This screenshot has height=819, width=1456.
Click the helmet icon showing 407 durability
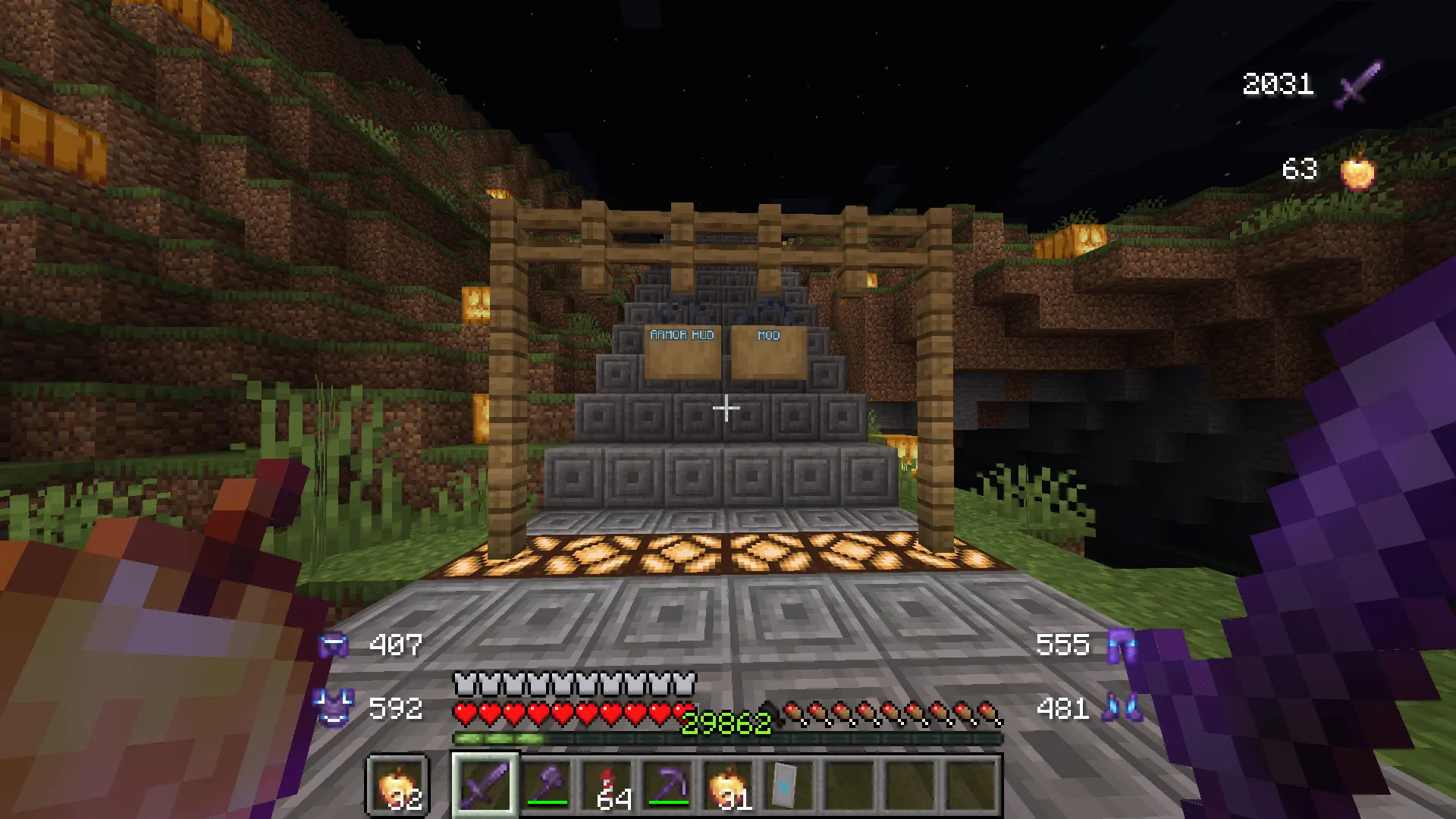(x=332, y=646)
